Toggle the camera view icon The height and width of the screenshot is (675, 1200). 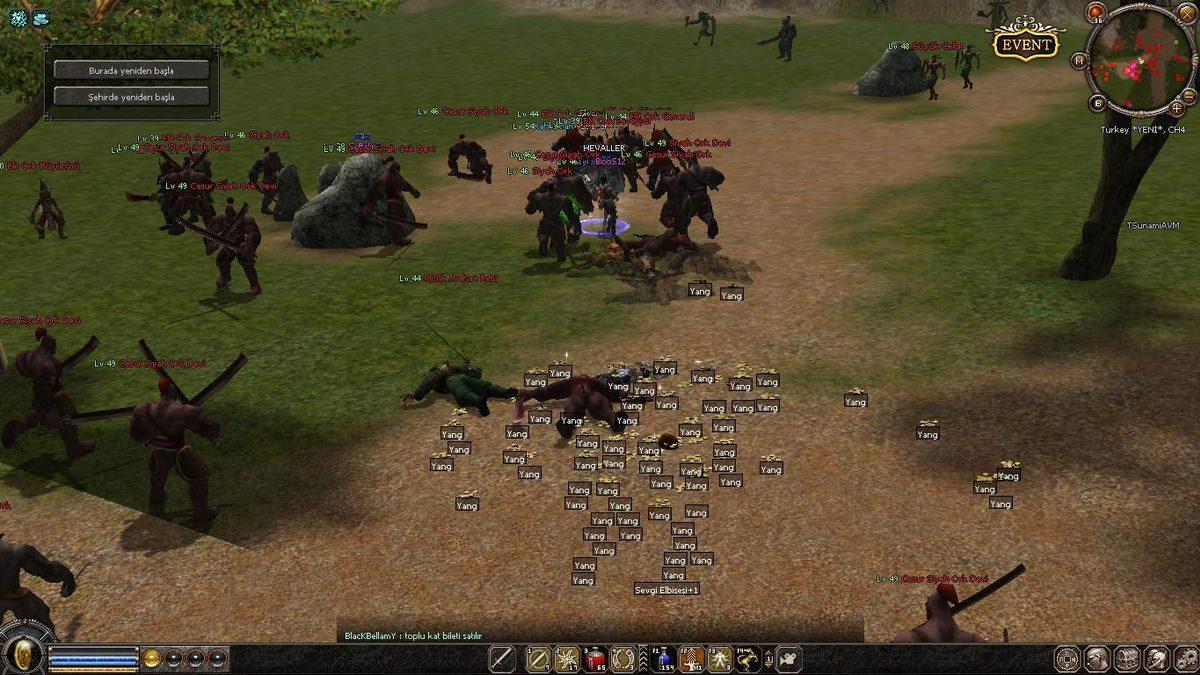(x=789, y=659)
